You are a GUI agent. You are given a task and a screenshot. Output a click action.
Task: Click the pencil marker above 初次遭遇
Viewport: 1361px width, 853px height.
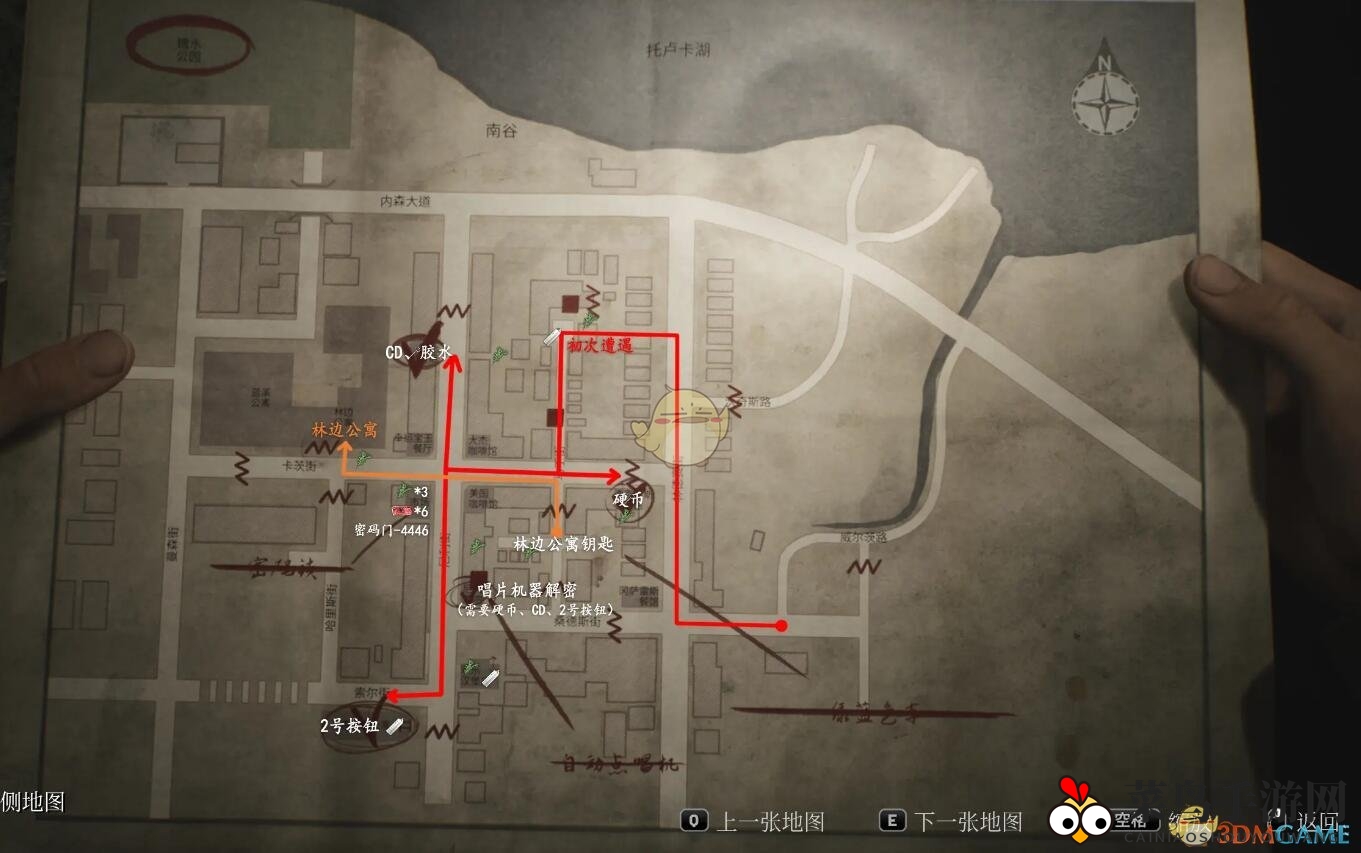553,338
